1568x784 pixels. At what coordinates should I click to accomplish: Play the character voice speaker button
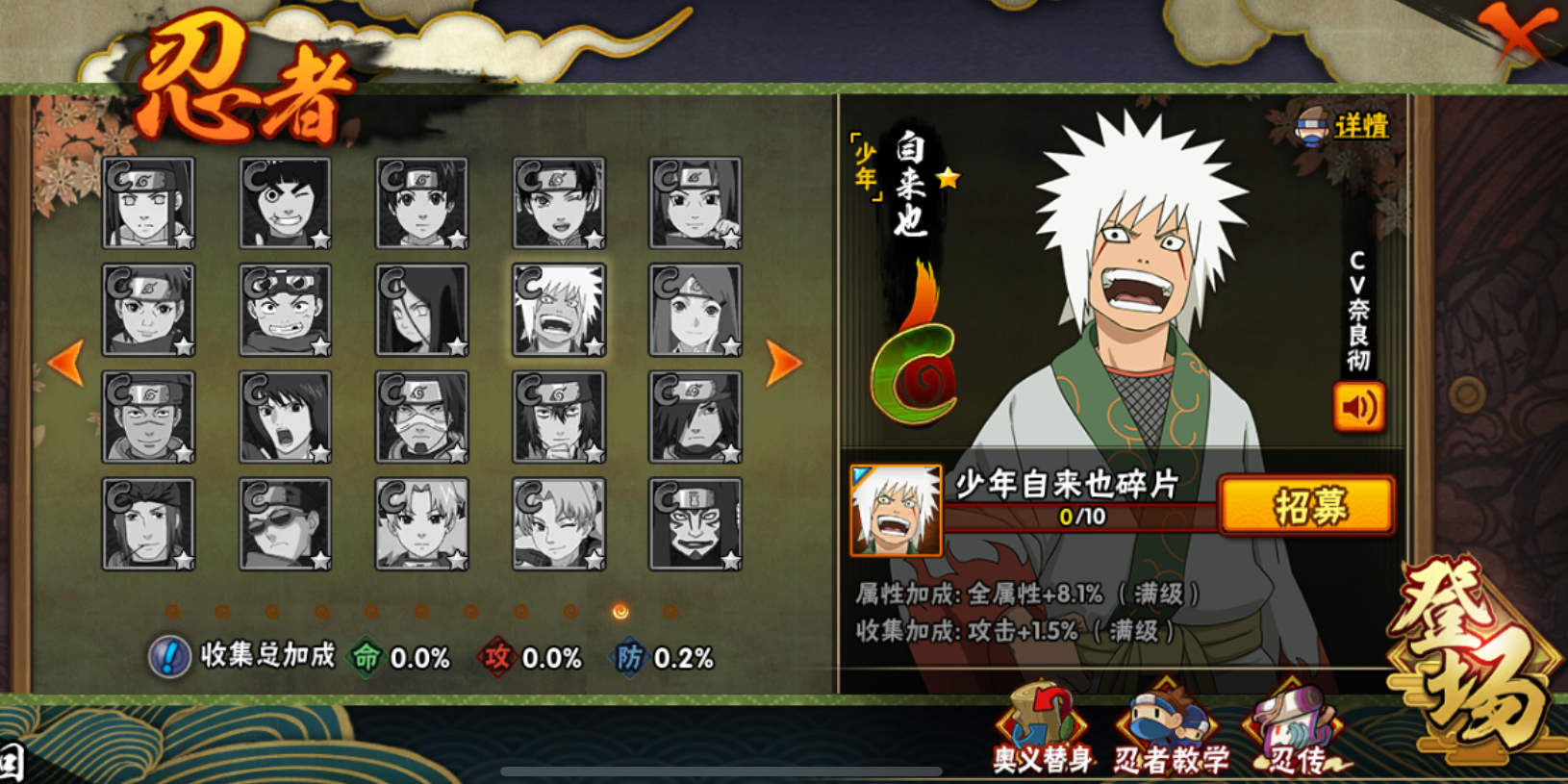[x=1358, y=406]
